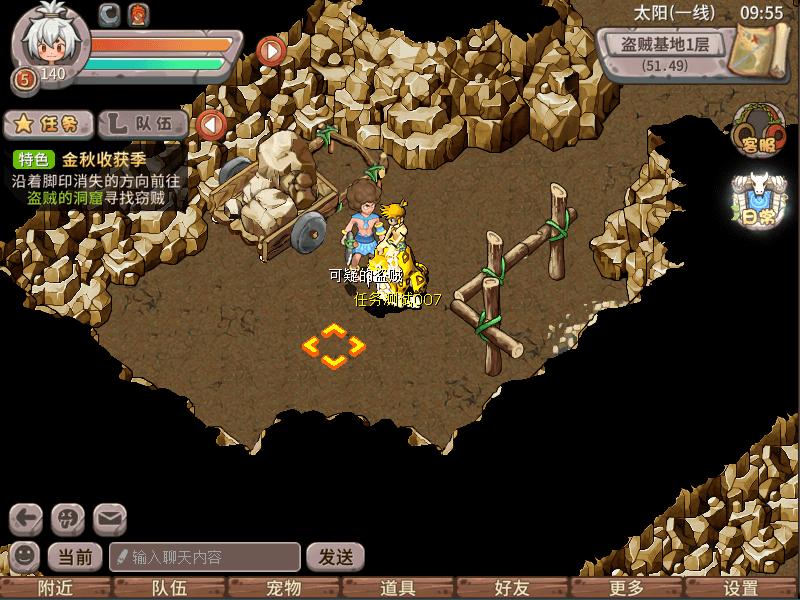Open the parchment world map icon
The width and height of the screenshot is (800, 600).
759,48
